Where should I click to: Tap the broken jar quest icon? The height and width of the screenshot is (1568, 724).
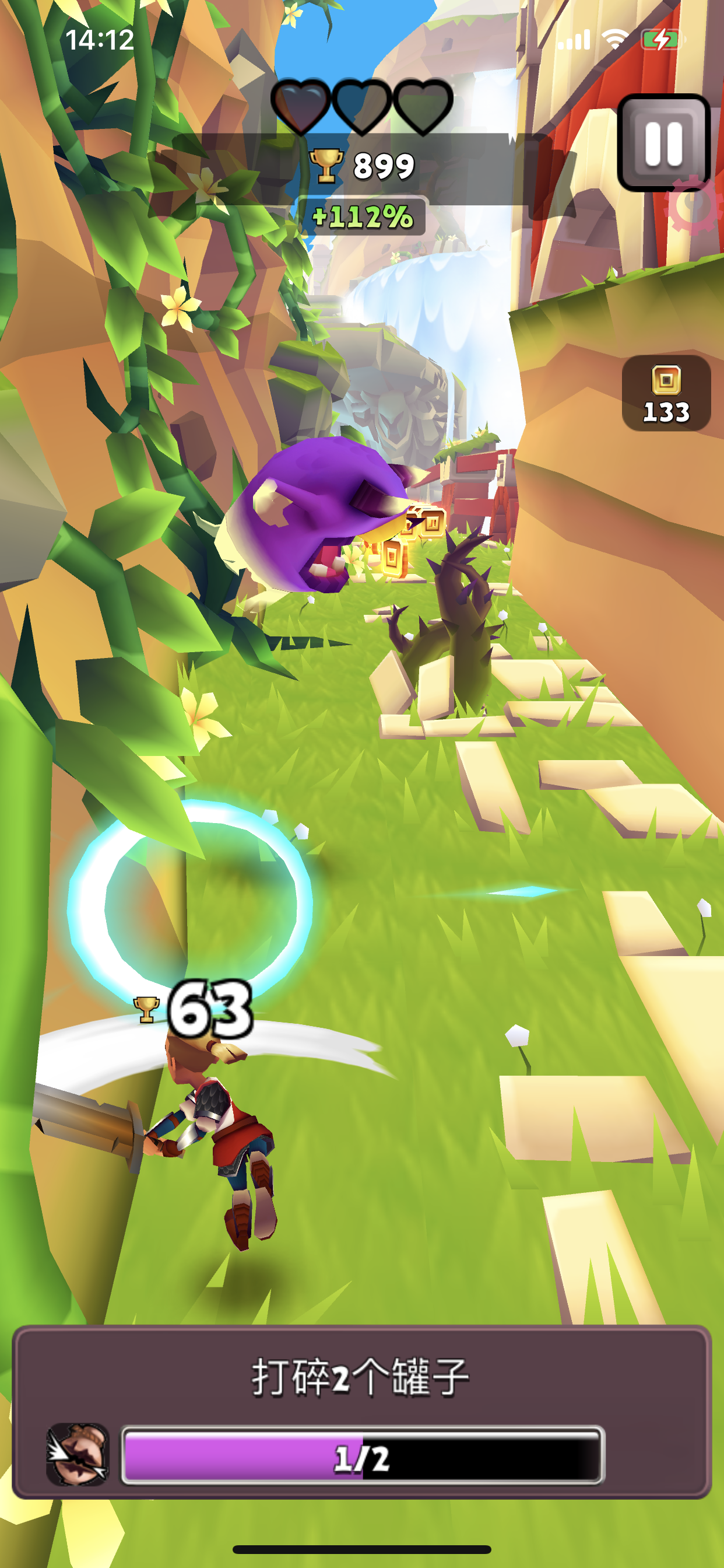click(x=78, y=1454)
